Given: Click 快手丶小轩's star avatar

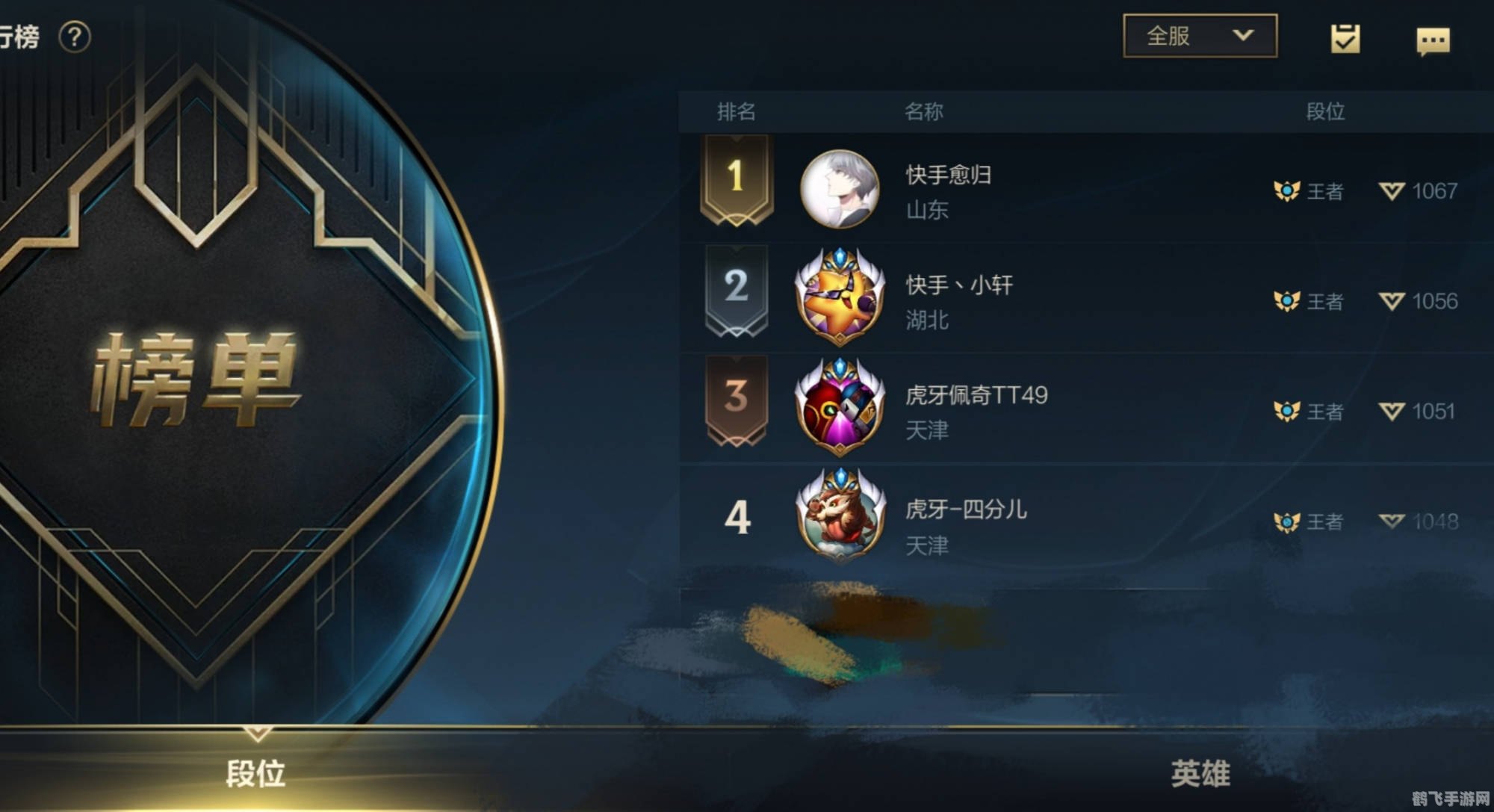Looking at the screenshot, I should (840, 295).
